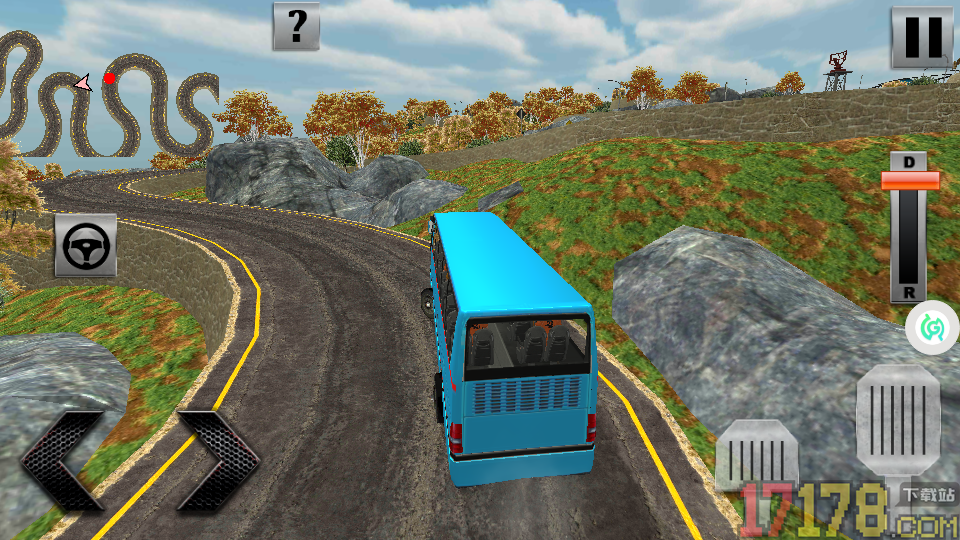This screenshot has width=960, height=540.
Task: Click the accelerator pedal
Action: 897,418
